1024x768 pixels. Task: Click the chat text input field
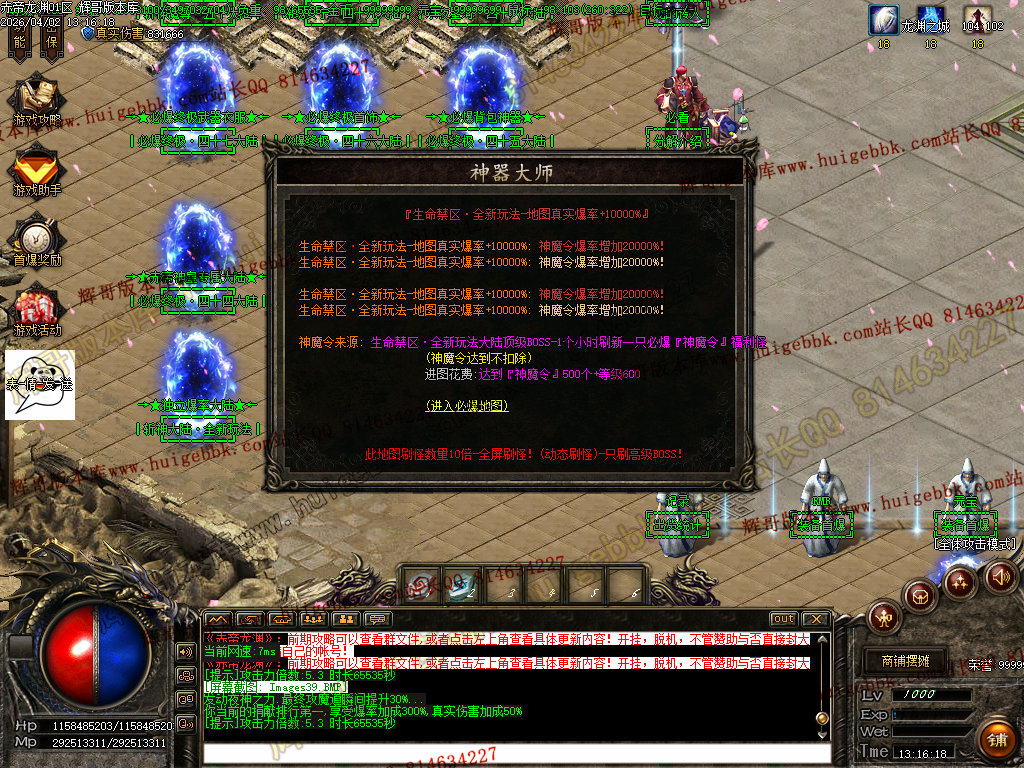click(x=510, y=752)
